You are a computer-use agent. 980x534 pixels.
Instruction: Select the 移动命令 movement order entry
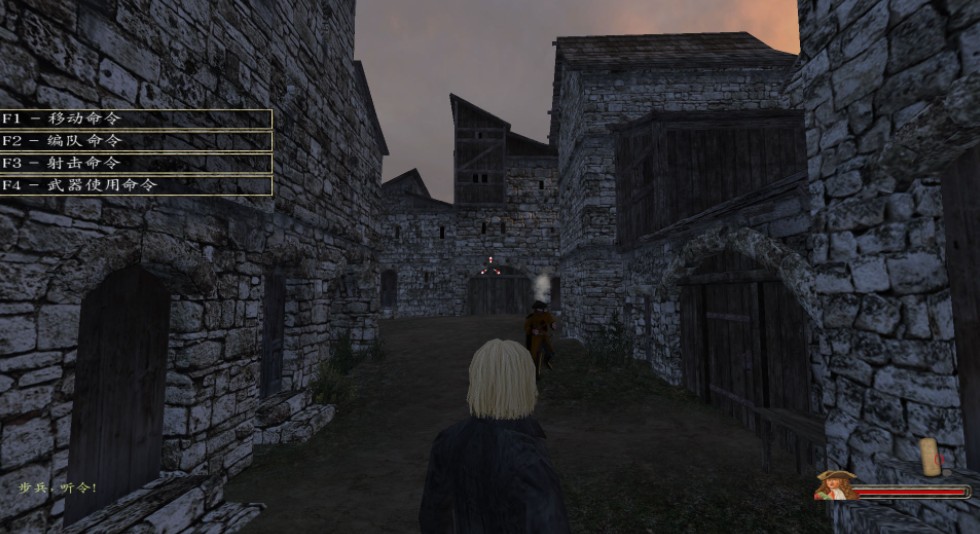pos(135,118)
